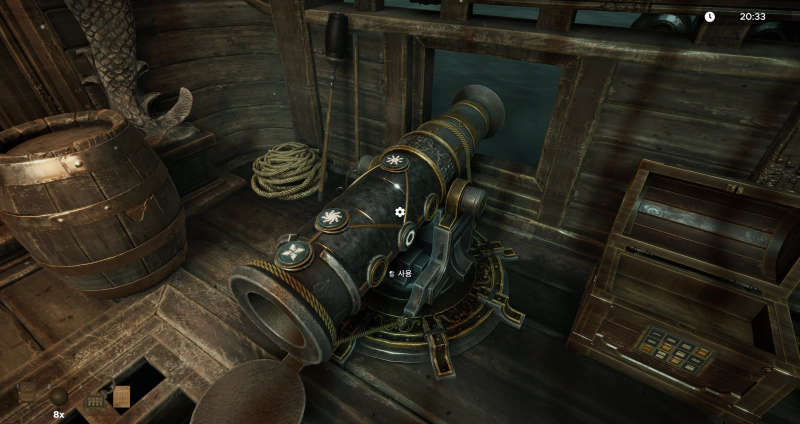Click the gear interaction icon on the cannon
This screenshot has height=424, width=800.
(400, 212)
